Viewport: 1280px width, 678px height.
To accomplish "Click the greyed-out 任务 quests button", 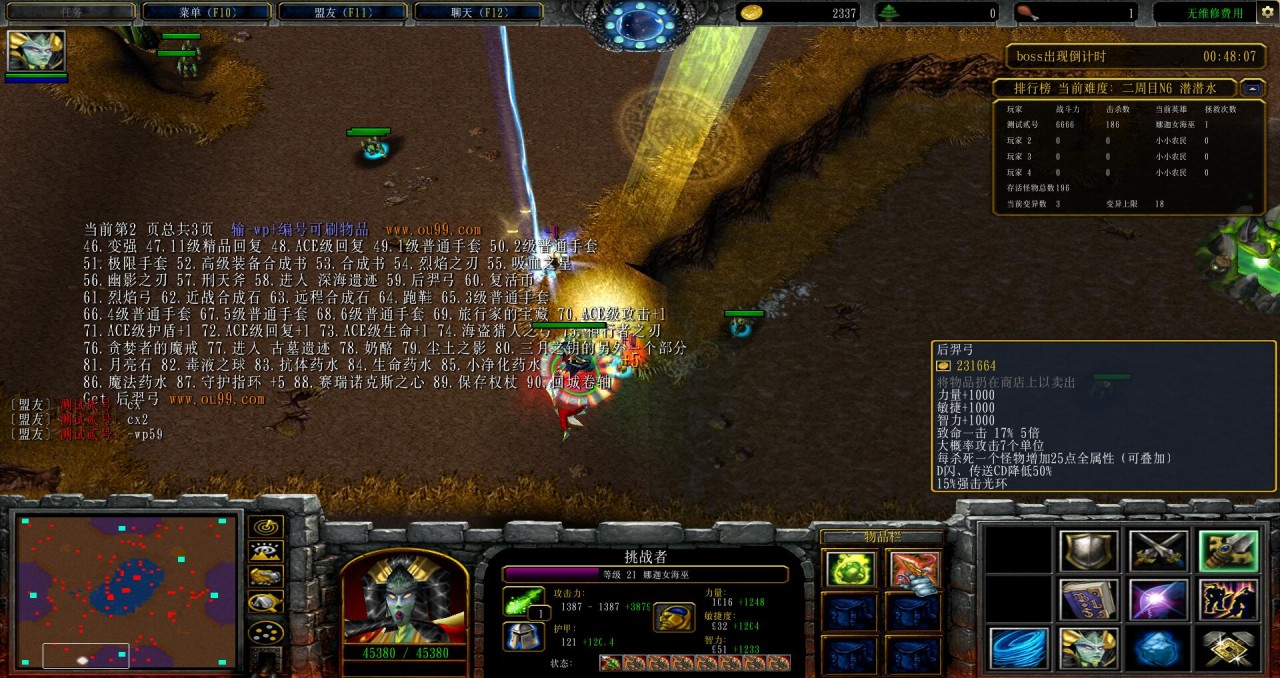I will pos(70,12).
